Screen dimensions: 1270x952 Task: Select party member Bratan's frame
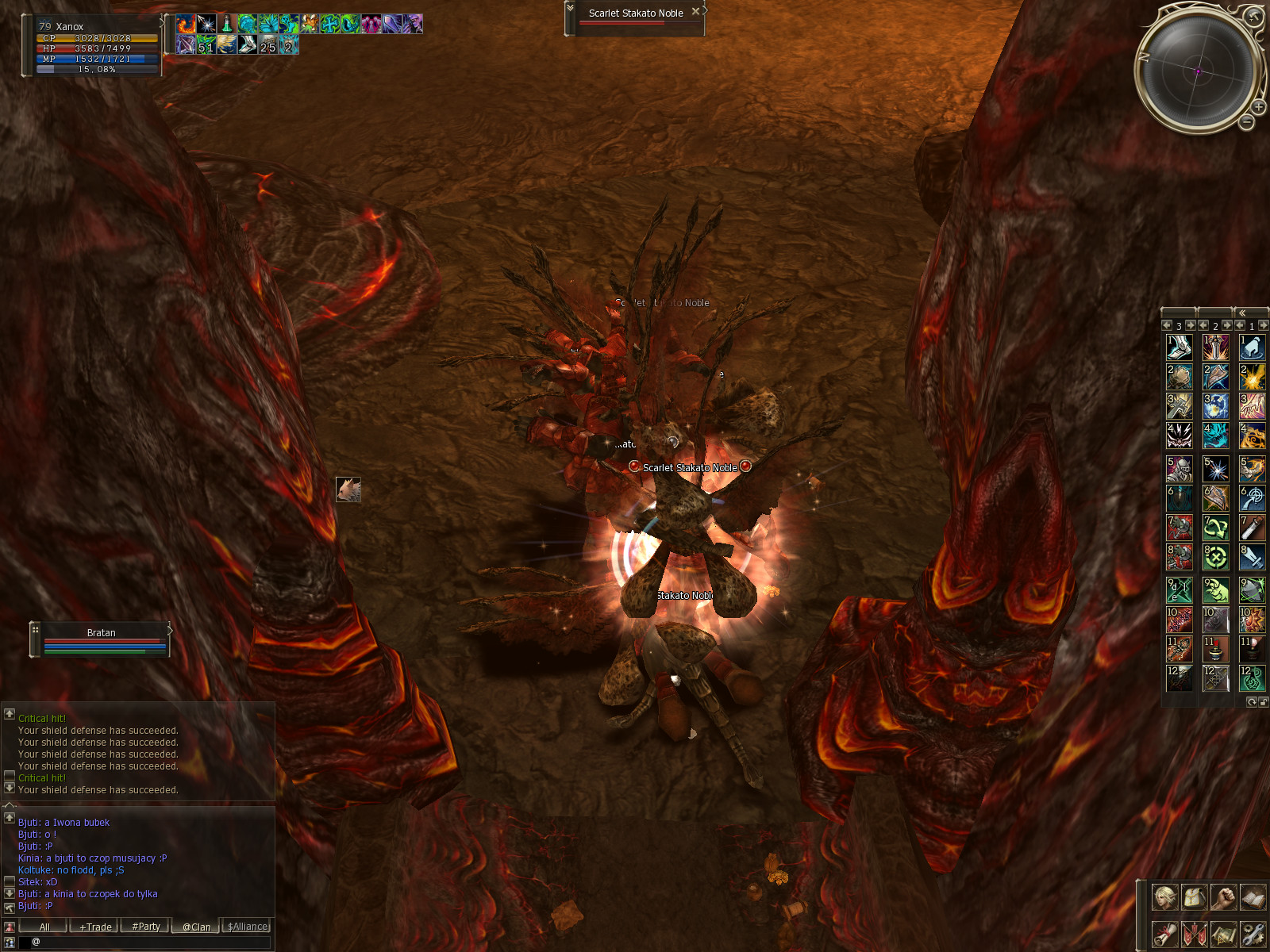(102, 639)
